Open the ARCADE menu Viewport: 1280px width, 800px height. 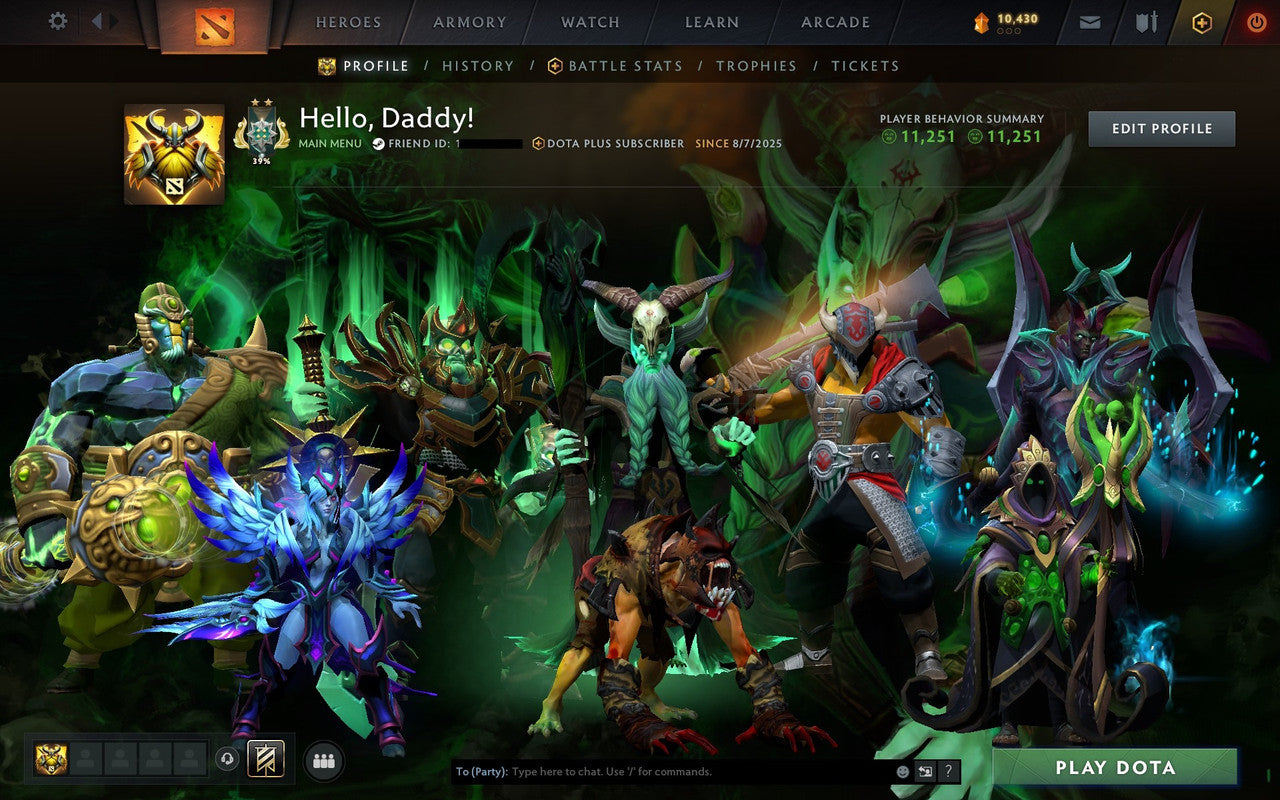834,22
